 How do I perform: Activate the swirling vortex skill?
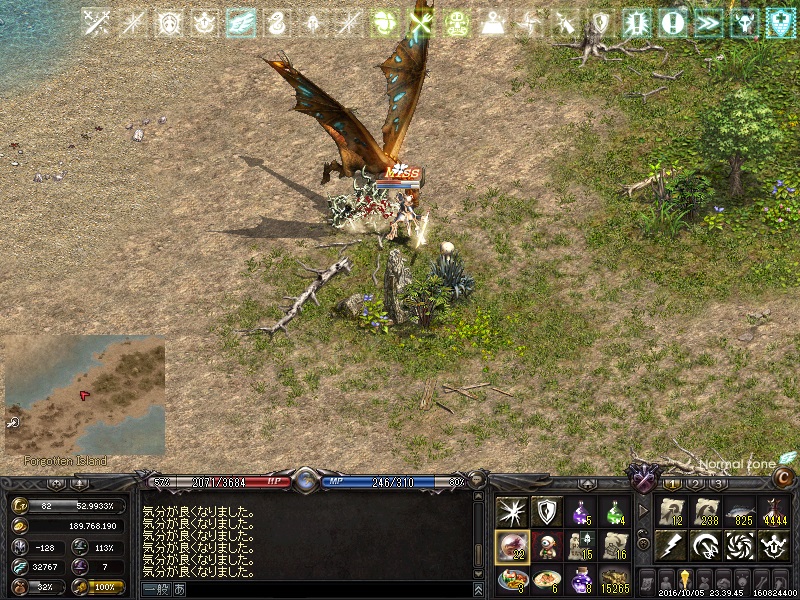tap(740, 545)
